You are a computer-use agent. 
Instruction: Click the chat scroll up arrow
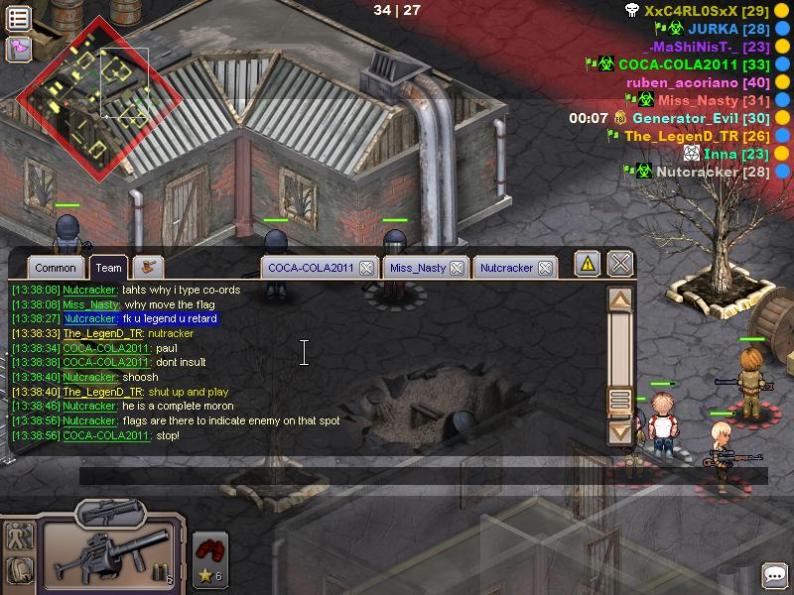(x=620, y=299)
